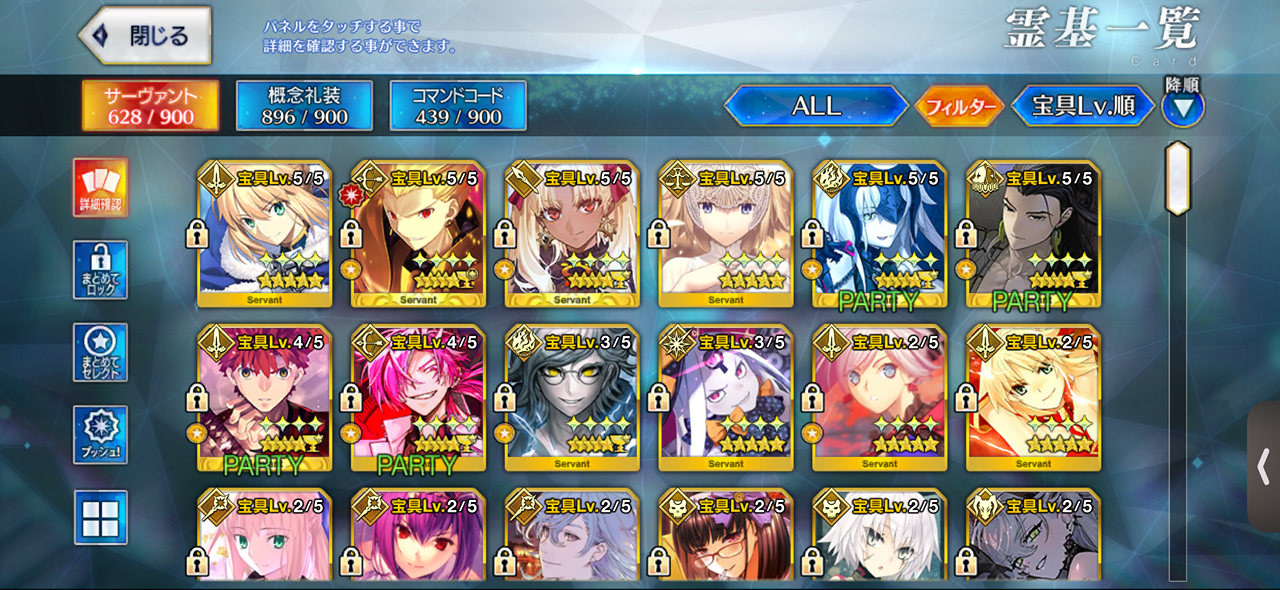
Task: Change the 宝具Lv.順 sort order
Action: pos(1084,106)
